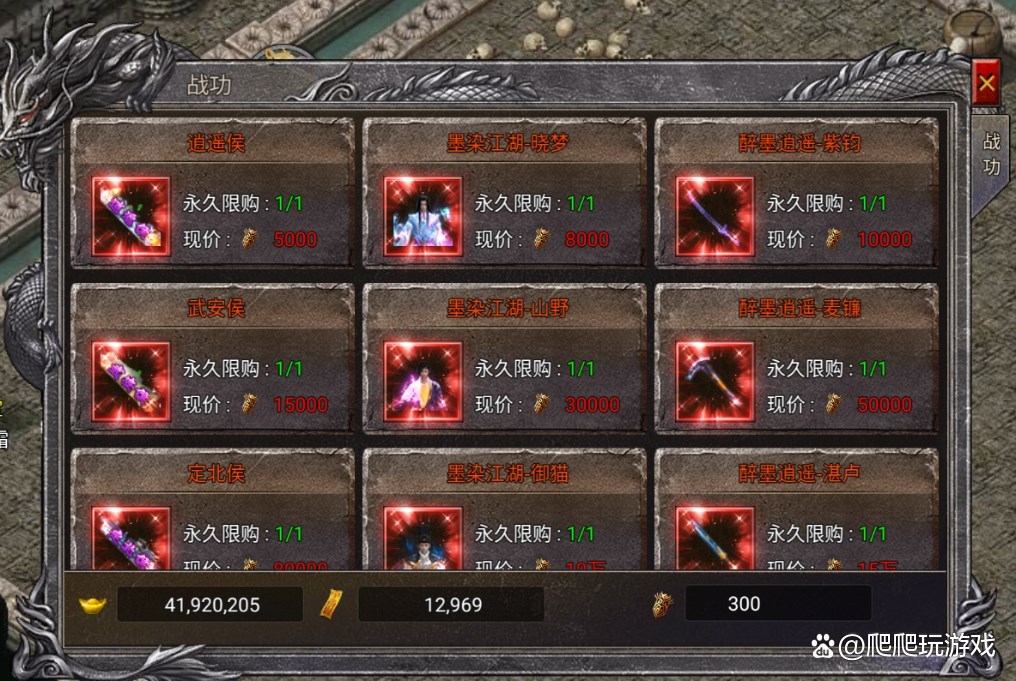The height and width of the screenshot is (681, 1016).
Task: Select the 逍遥侯 title item icon
Action: click(131, 216)
